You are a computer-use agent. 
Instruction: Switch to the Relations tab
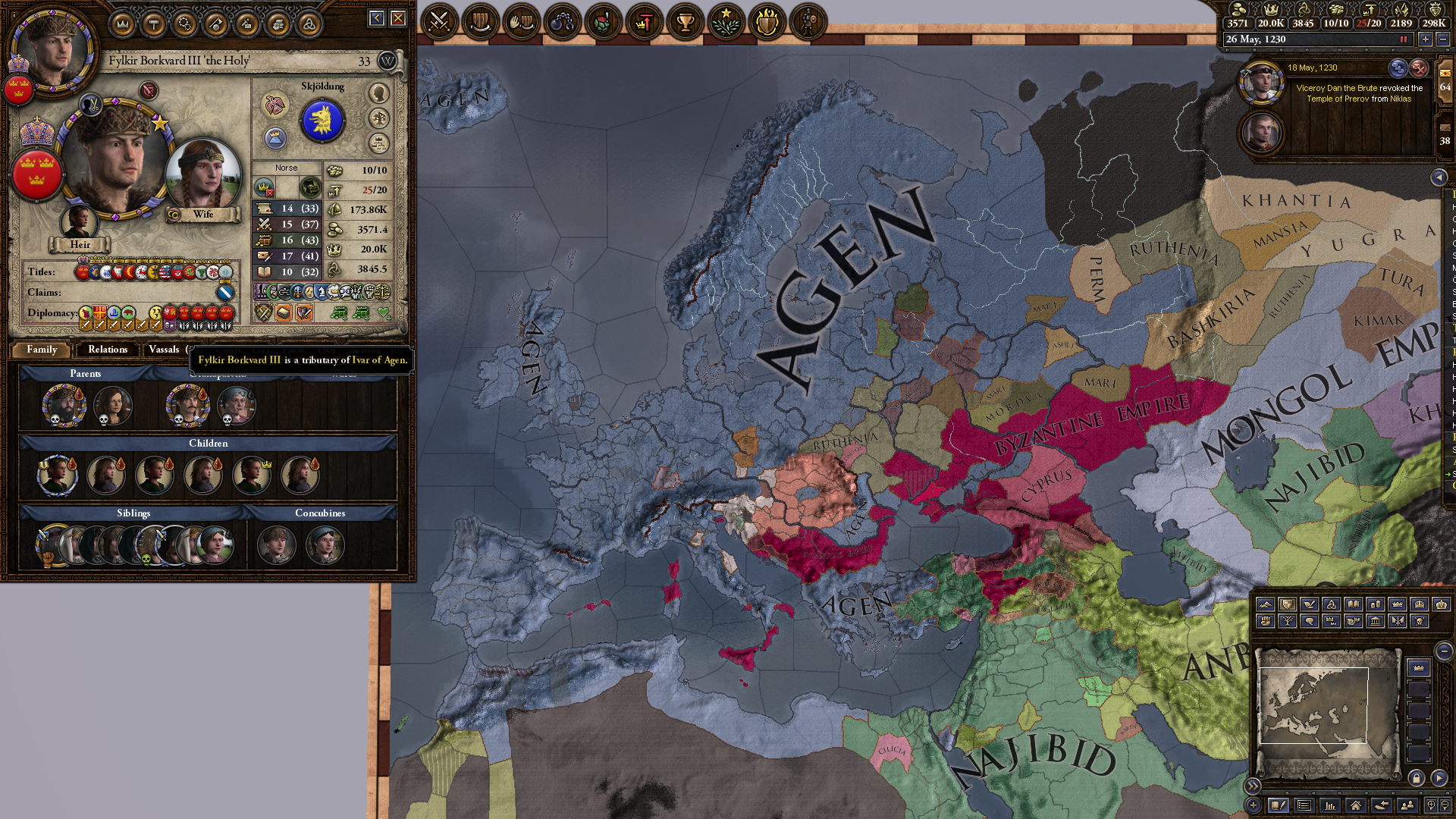[x=107, y=350]
